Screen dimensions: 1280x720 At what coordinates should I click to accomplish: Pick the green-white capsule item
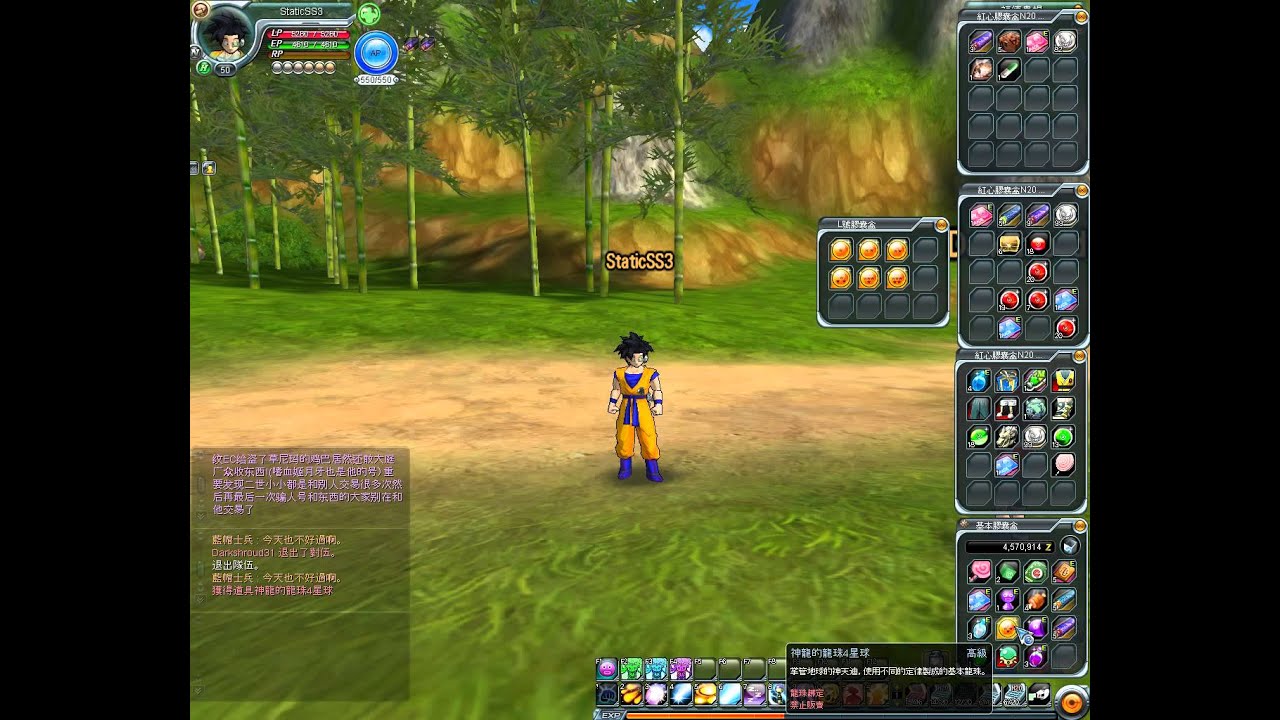point(1008,69)
